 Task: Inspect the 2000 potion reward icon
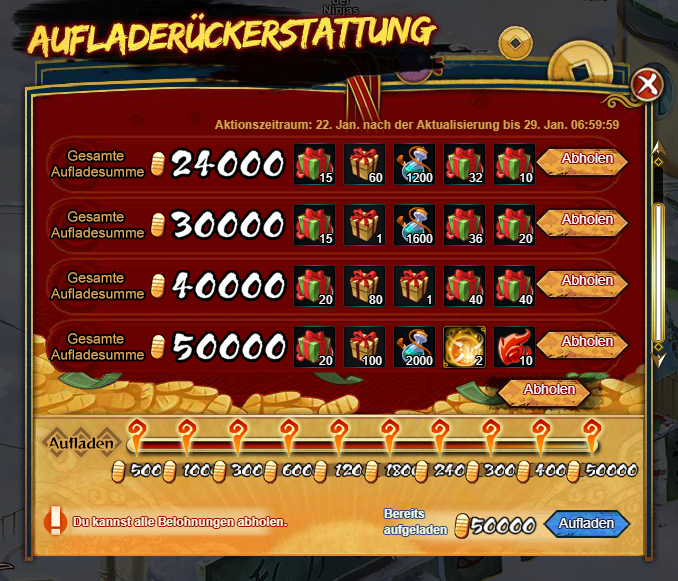point(414,347)
